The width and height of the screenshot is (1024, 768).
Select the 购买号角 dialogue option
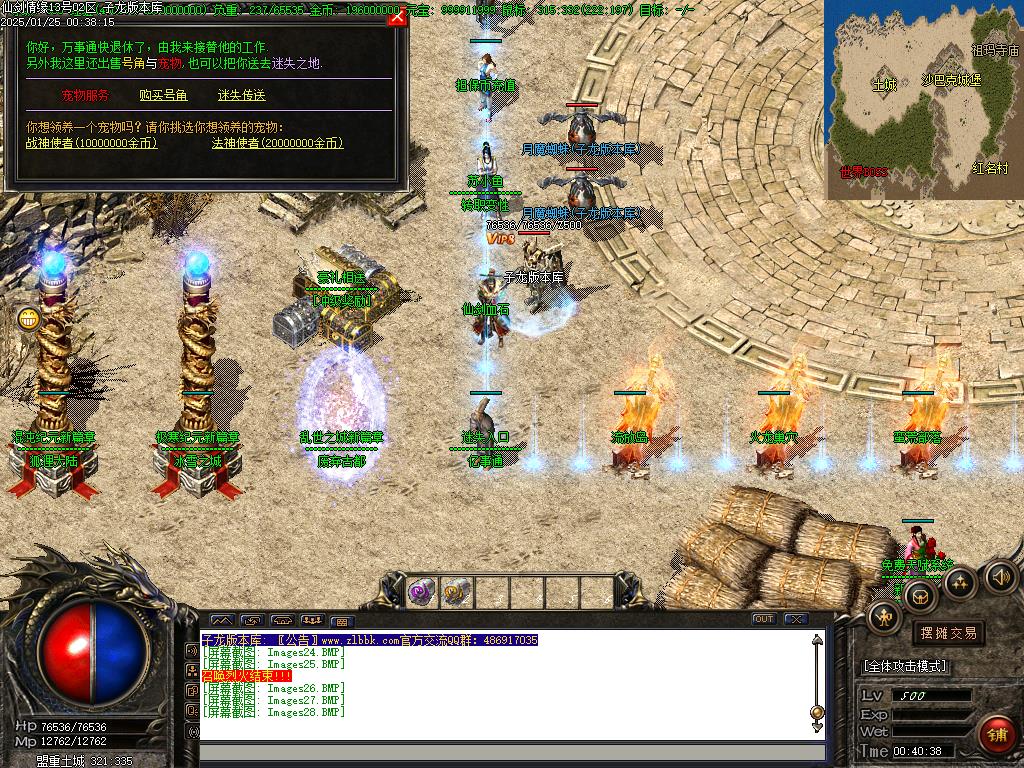(x=163, y=96)
